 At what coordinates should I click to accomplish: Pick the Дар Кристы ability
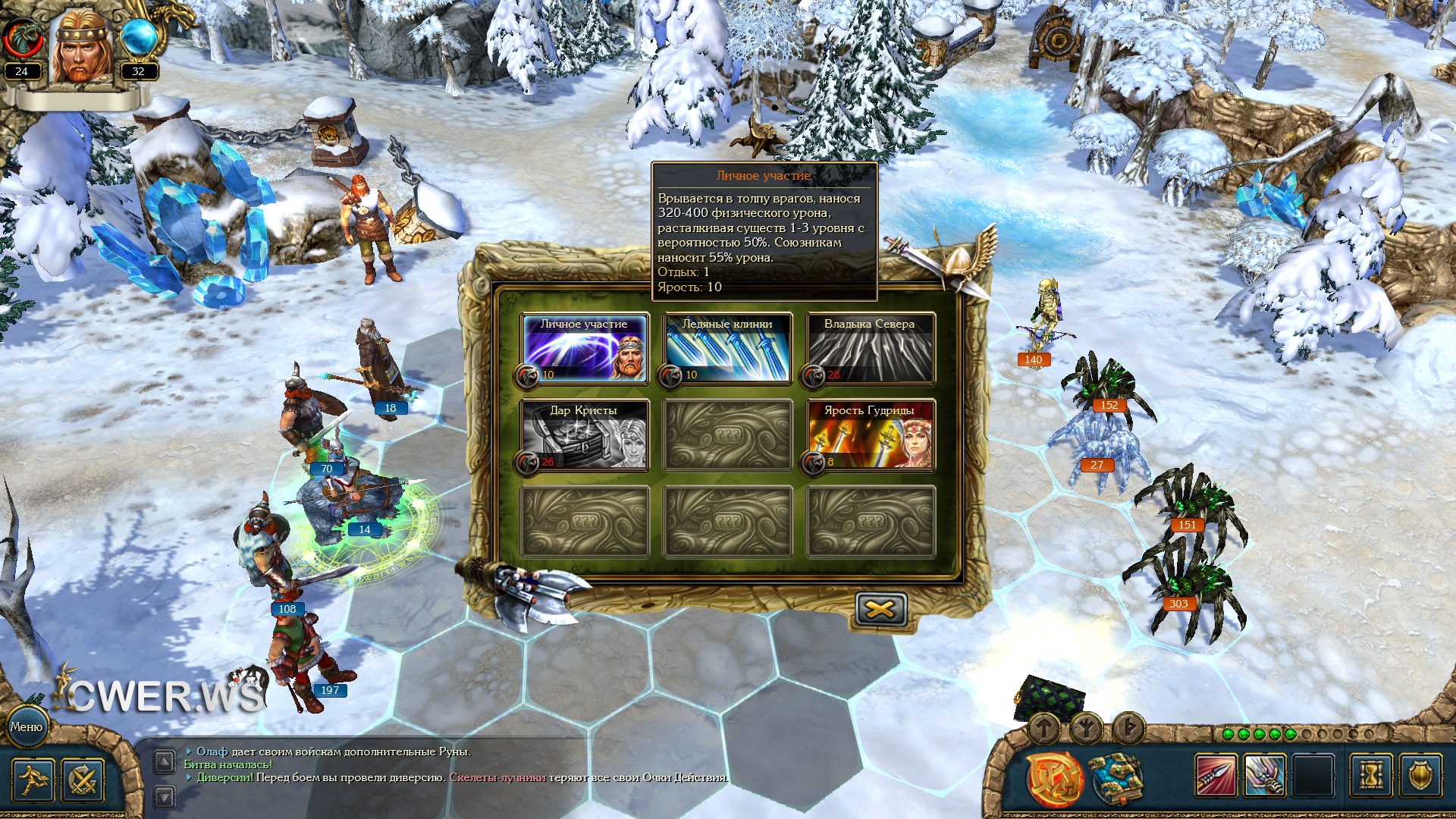click(584, 435)
